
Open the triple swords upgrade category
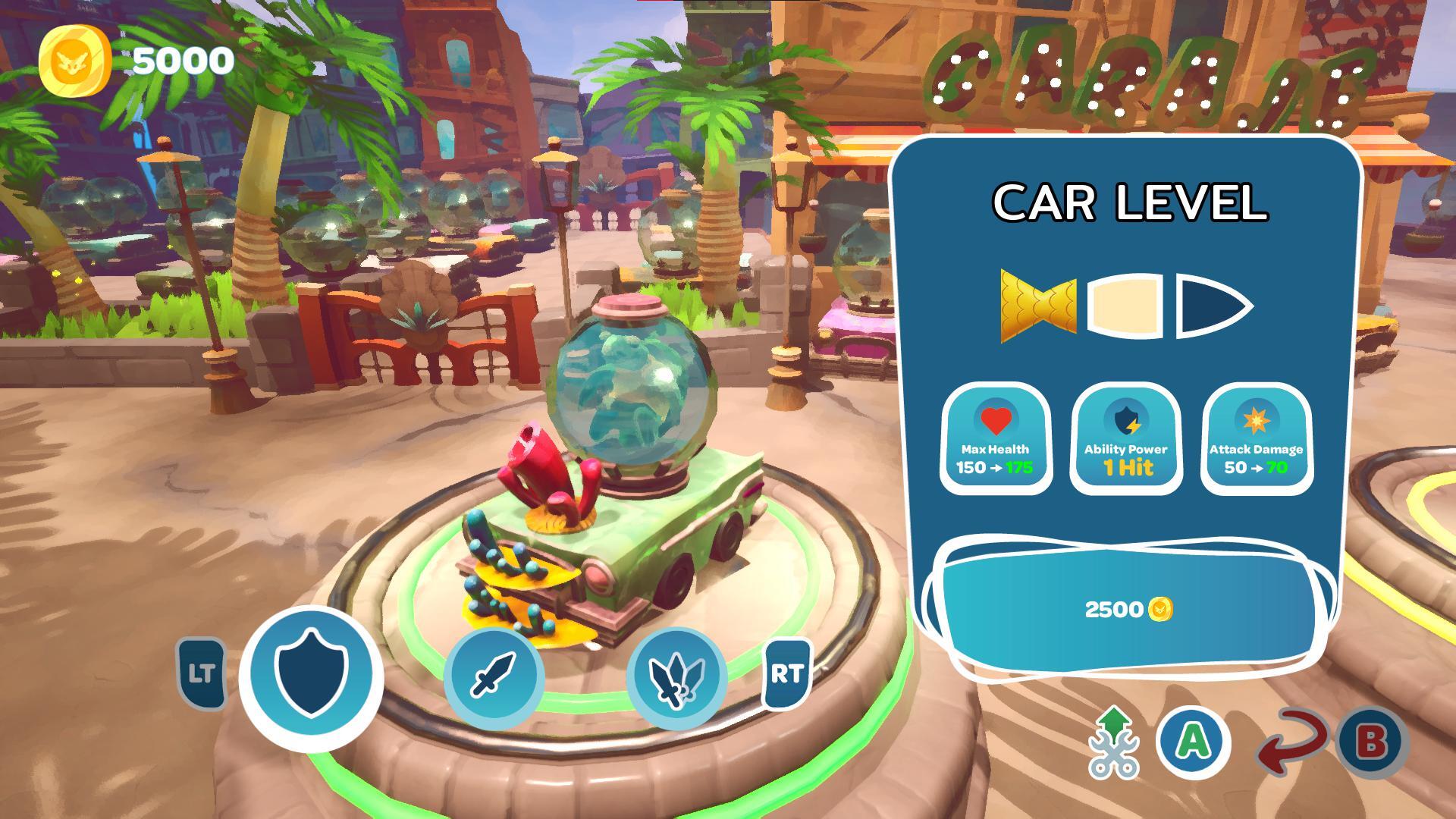tap(676, 676)
